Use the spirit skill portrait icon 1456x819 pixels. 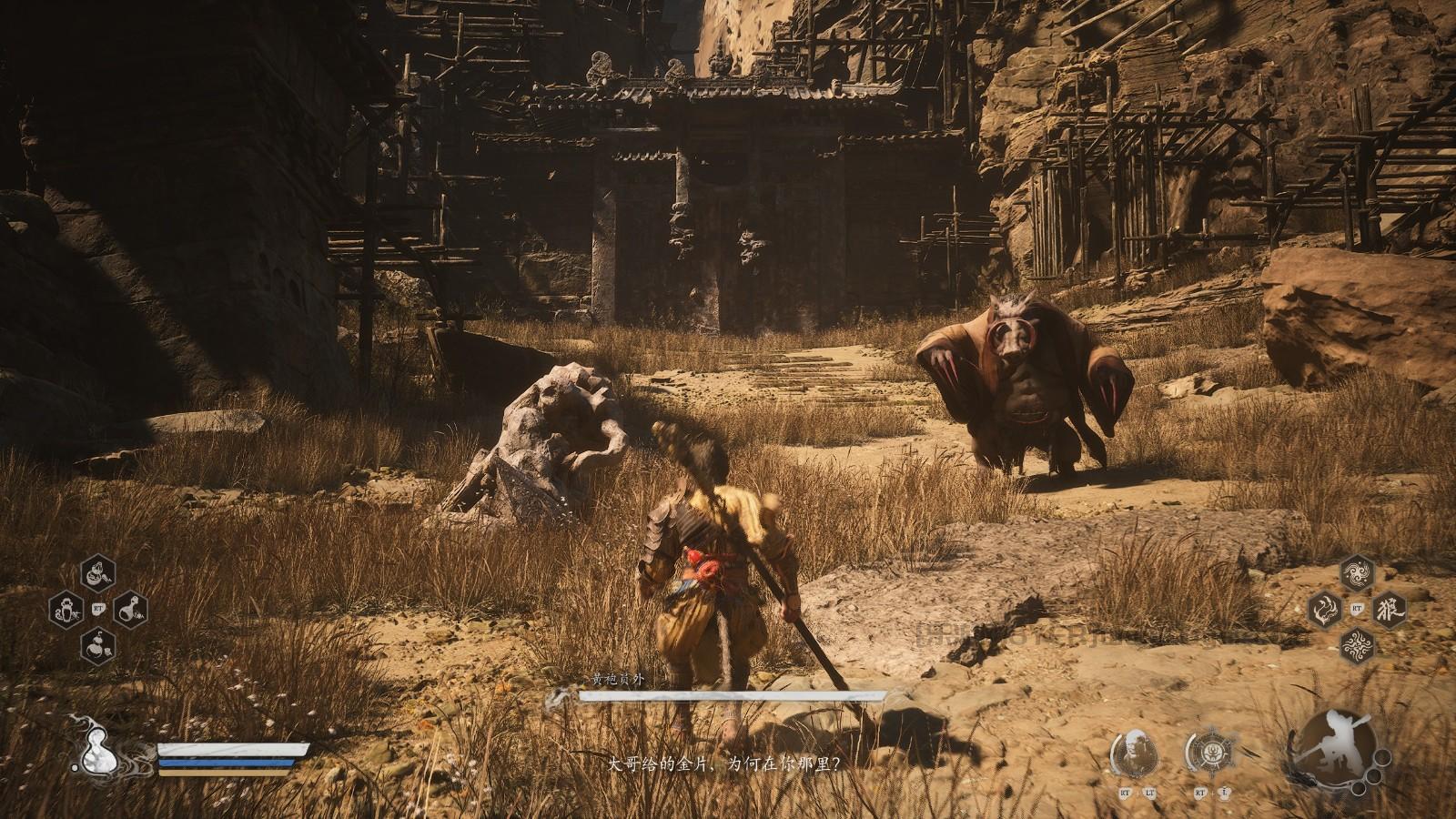click(x=1134, y=754)
